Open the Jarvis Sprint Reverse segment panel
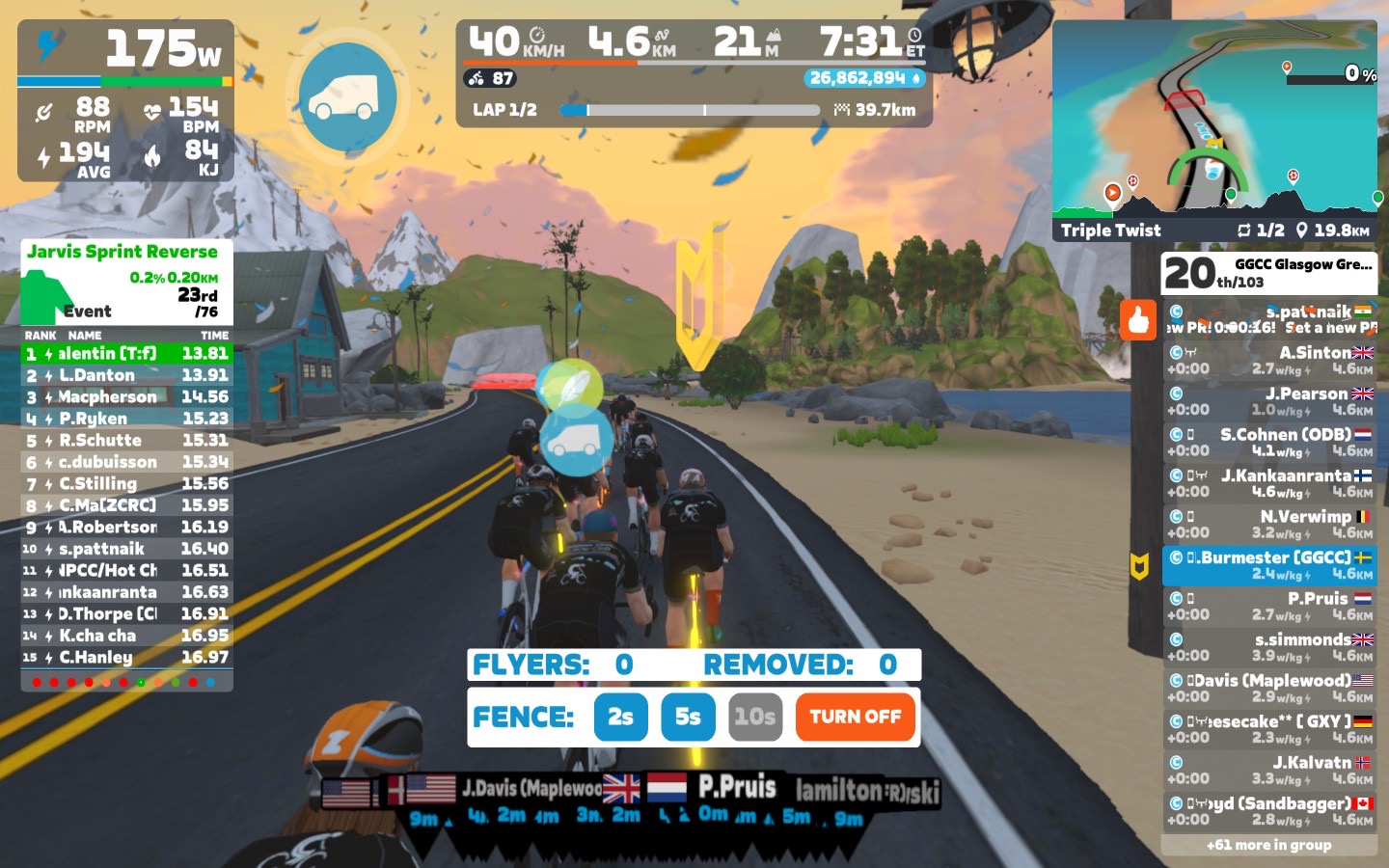Viewport: 1389px width, 868px height. [127, 282]
